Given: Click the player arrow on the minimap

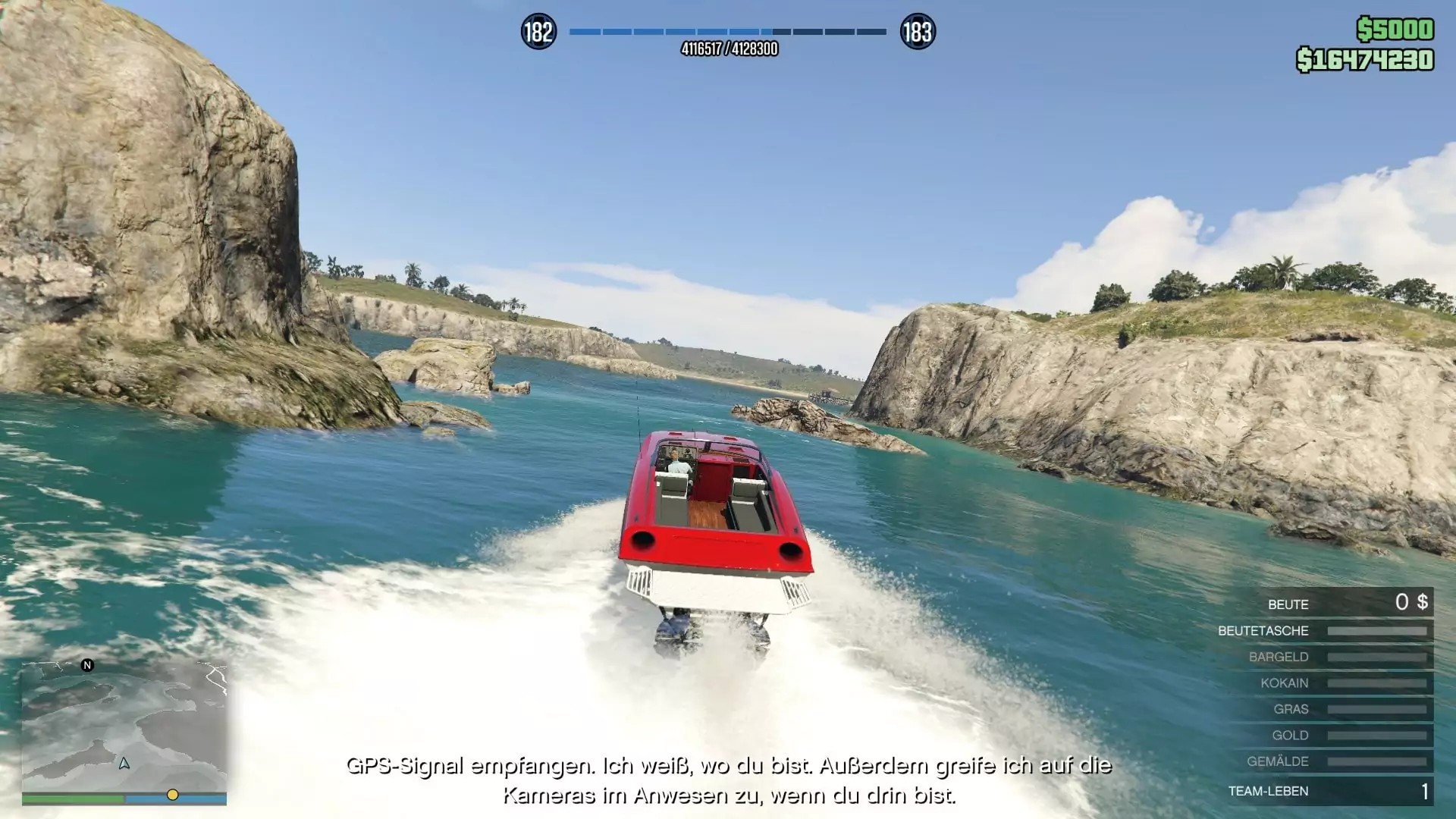Looking at the screenshot, I should (x=124, y=763).
